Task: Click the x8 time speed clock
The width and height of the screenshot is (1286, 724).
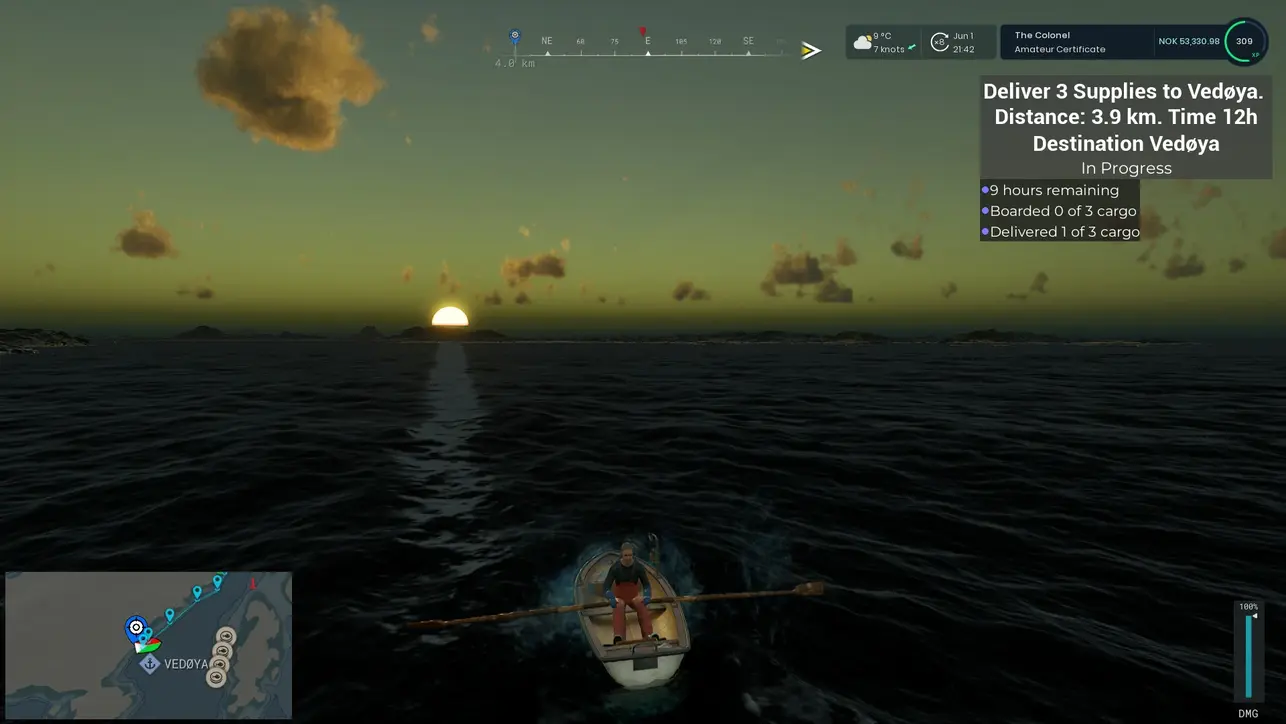Action: (956, 42)
